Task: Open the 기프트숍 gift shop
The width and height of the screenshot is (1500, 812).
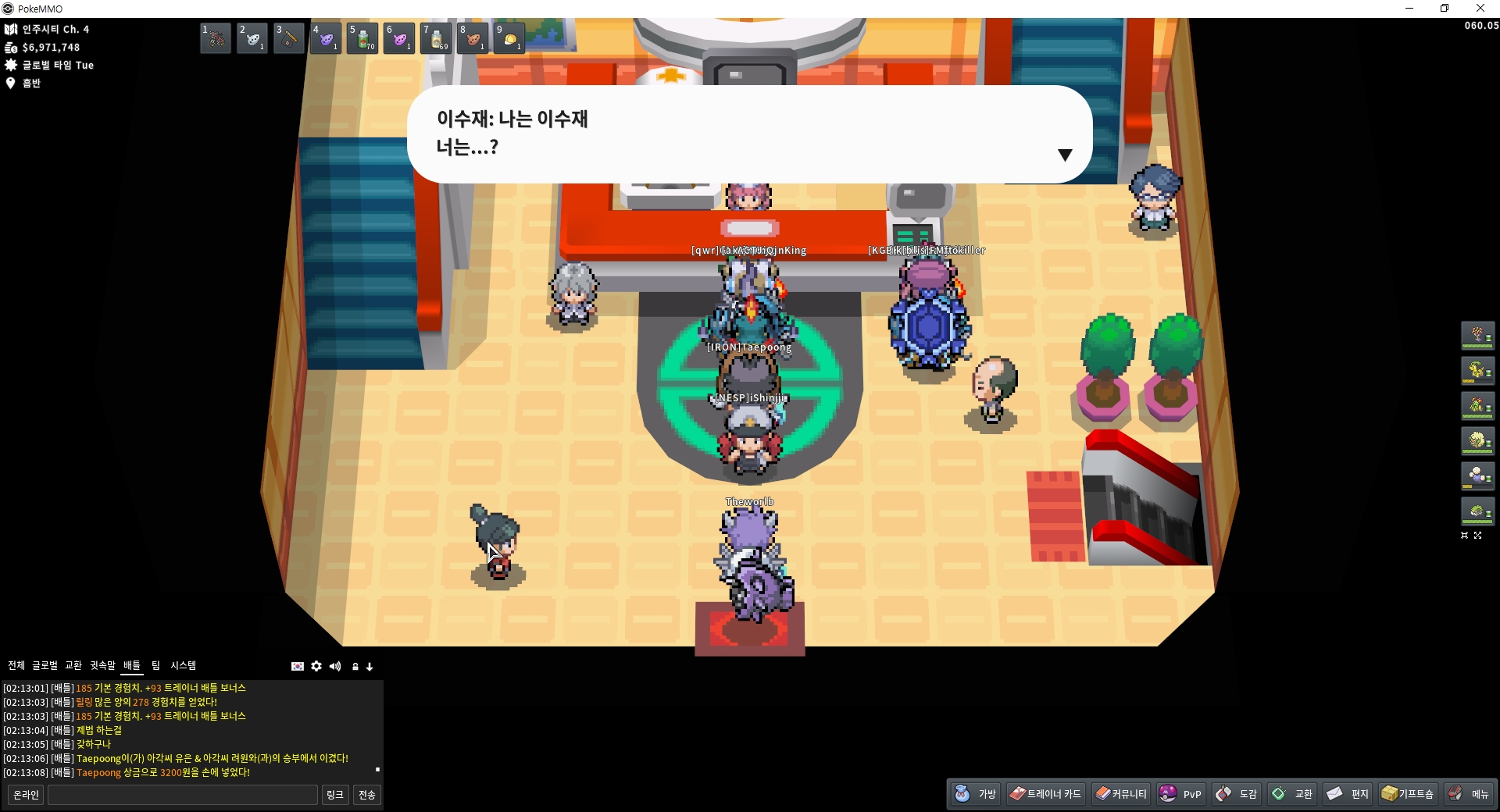Action: [1408, 794]
